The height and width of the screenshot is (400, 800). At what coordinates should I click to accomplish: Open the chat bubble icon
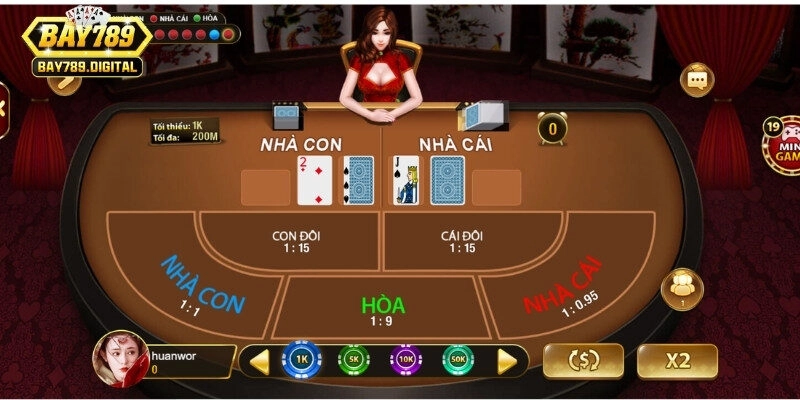[x=696, y=79]
